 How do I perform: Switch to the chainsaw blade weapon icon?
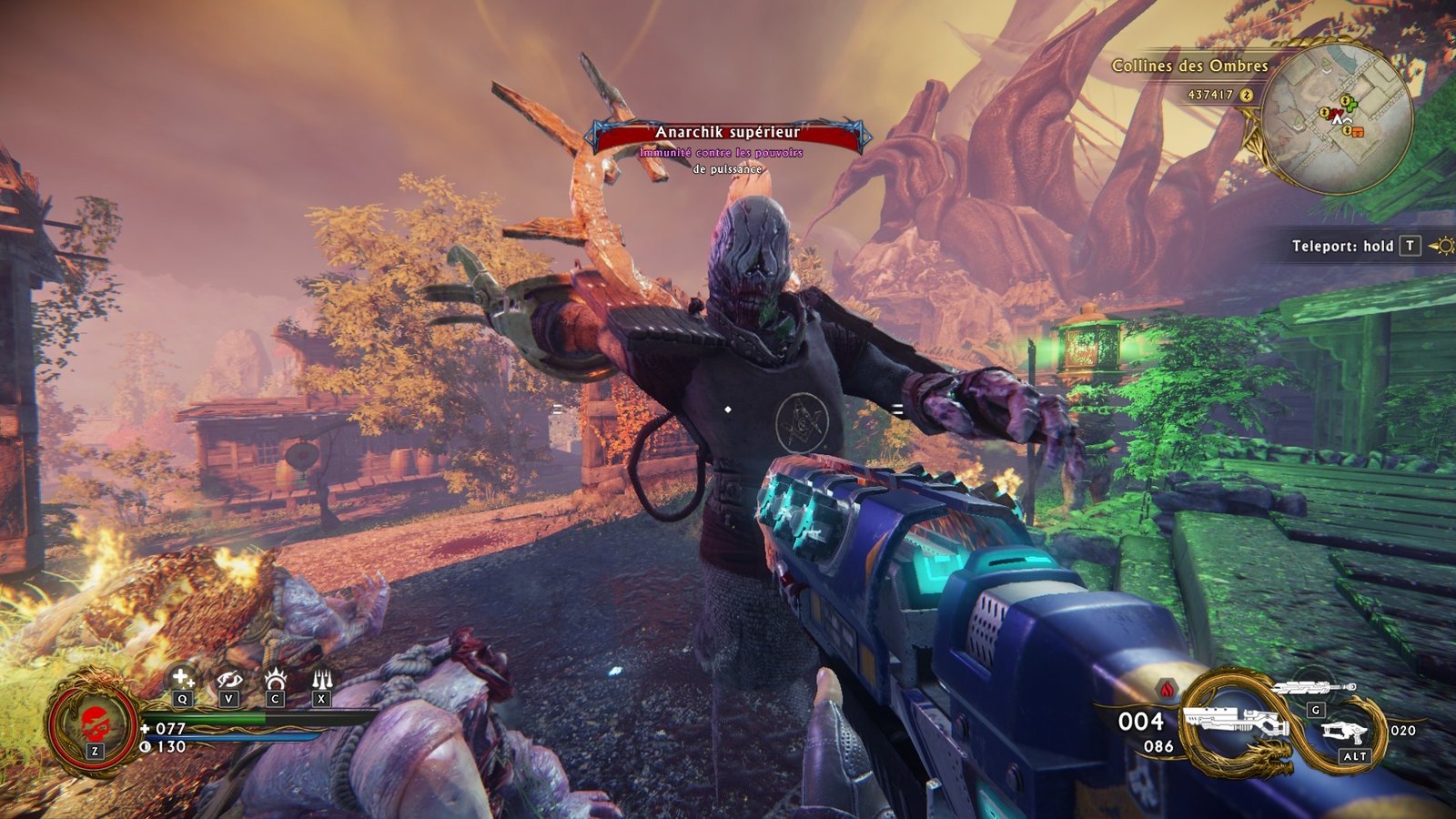tap(1314, 688)
